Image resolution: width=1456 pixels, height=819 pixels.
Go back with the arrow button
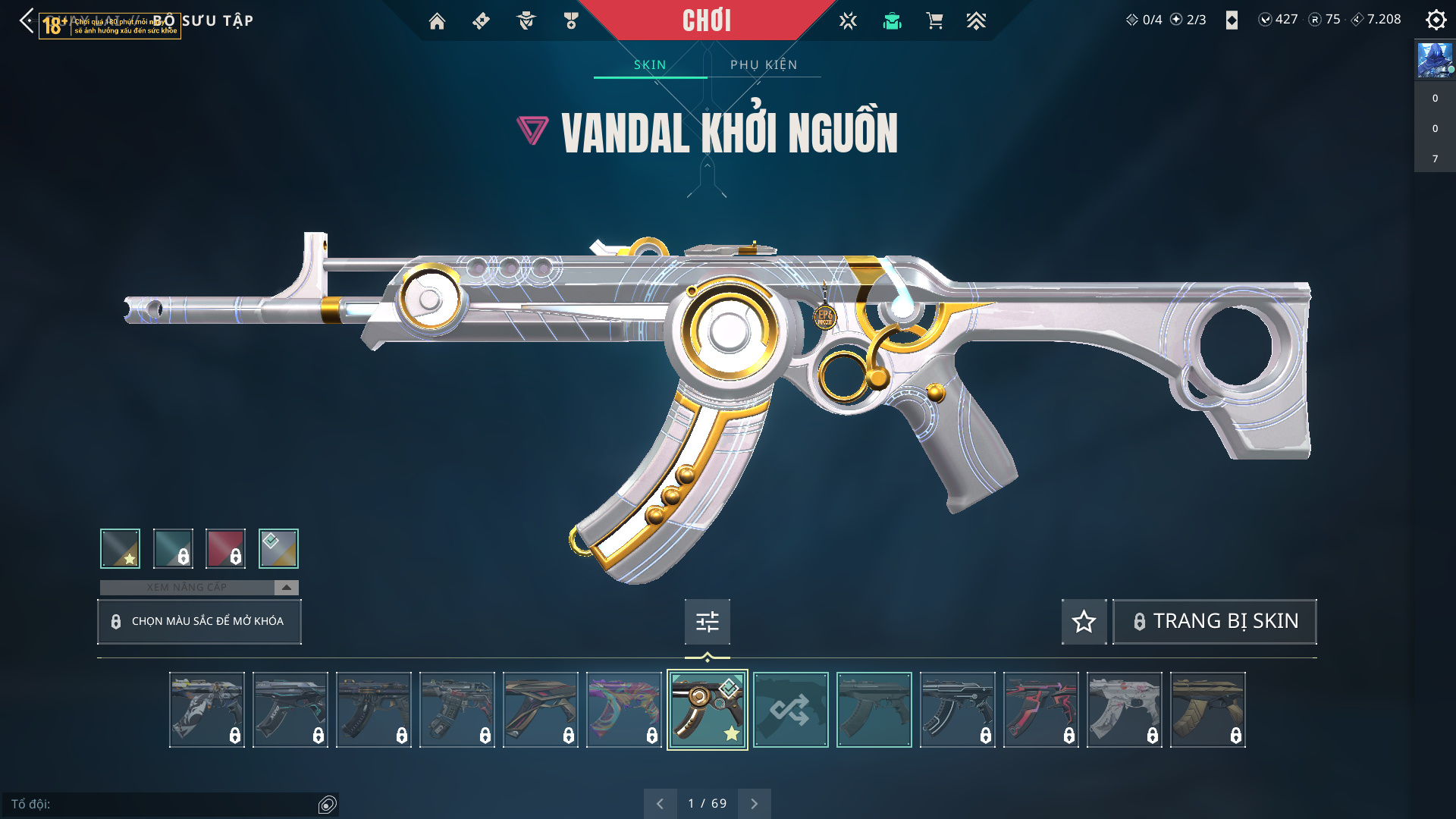click(27, 20)
